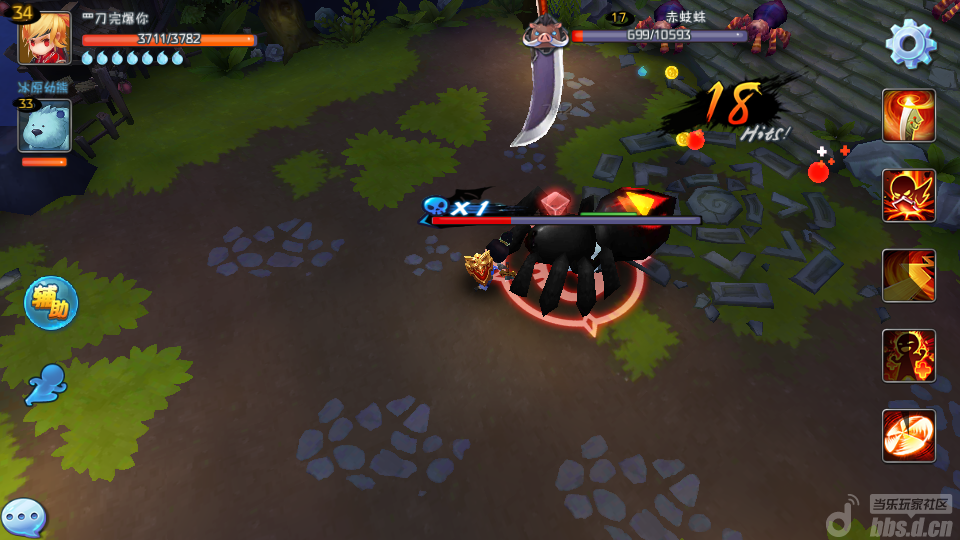The height and width of the screenshot is (540, 960).
Task: Click the blue player silhouette icon
Action: click(46, 384)
